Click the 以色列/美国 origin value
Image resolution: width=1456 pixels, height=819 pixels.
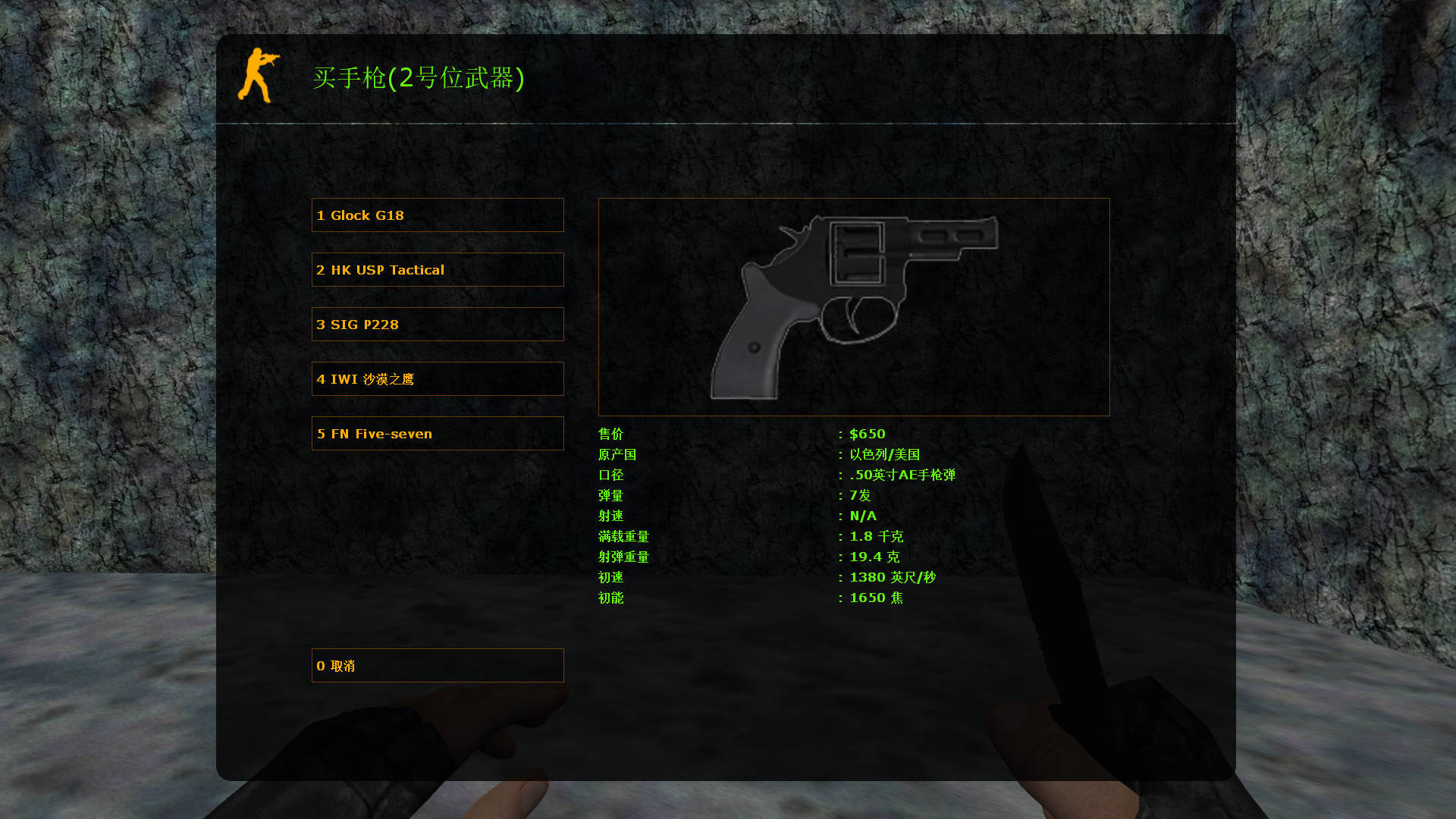coord(885,454)
